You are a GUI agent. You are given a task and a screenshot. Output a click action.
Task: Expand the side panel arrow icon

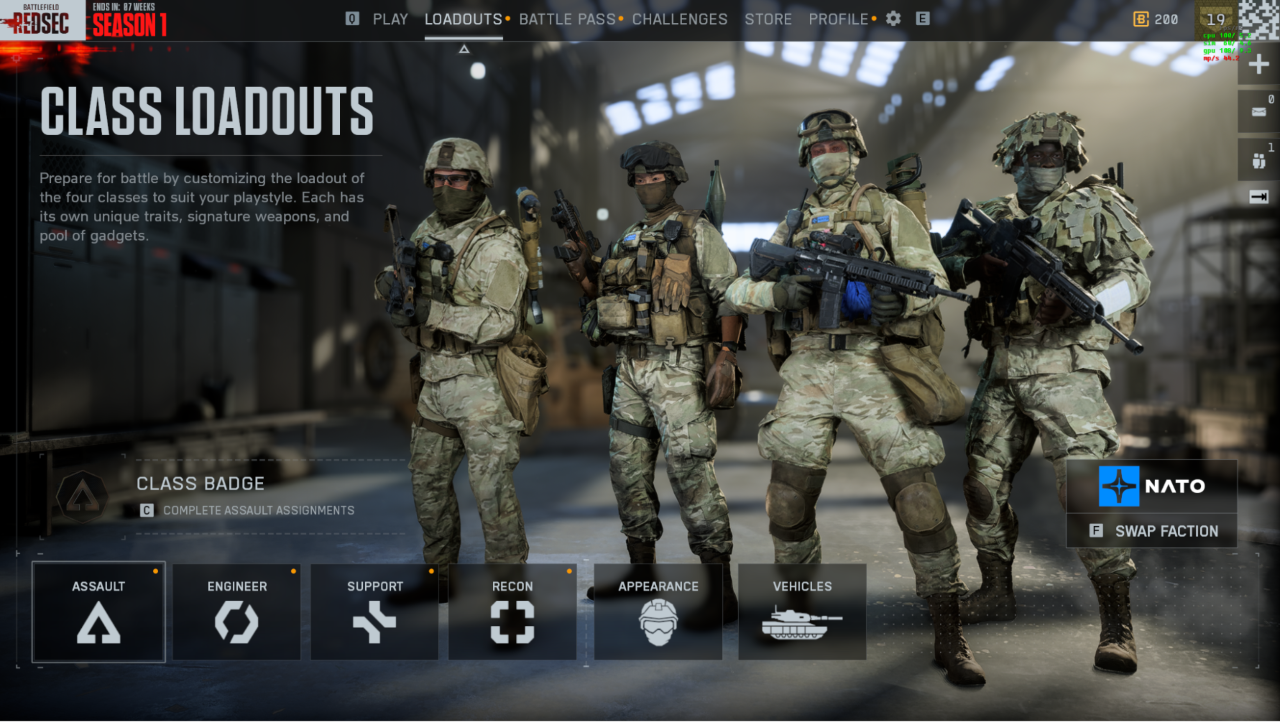[x=1259, y=197]
